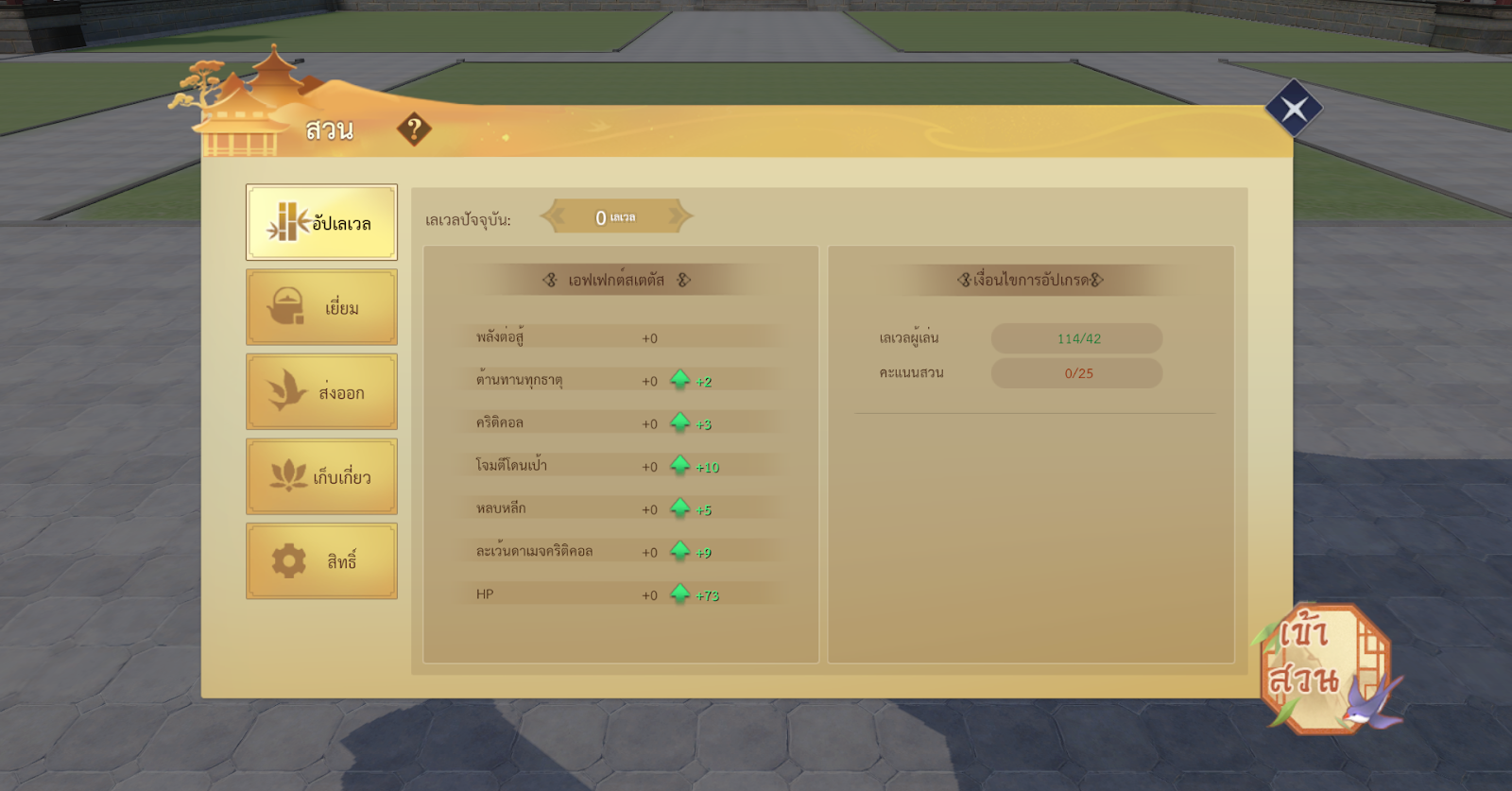Close the สวน garden window
This screenshot has width=1512, height=791.
[x=1294, y=109]
